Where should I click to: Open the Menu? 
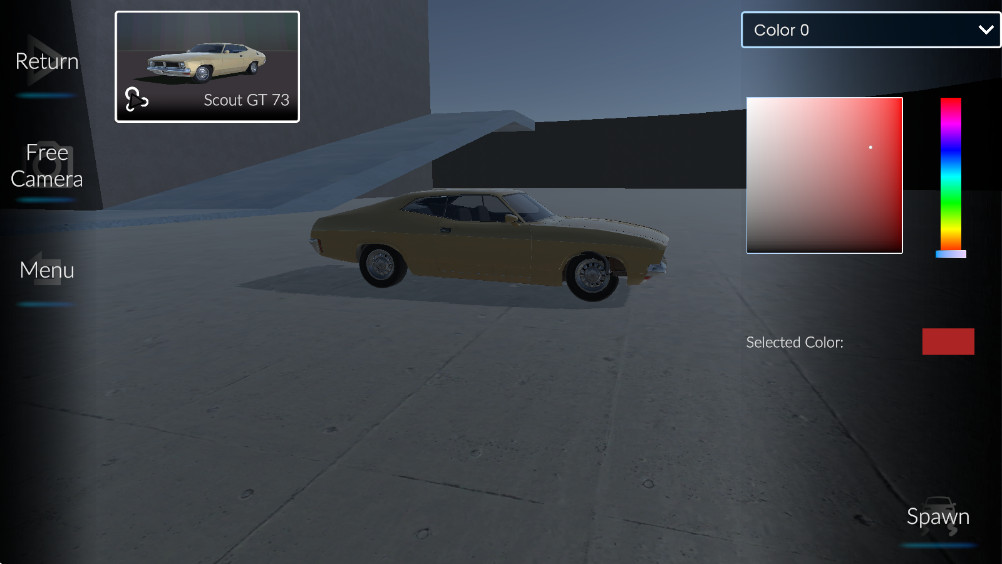coord(46,271)
